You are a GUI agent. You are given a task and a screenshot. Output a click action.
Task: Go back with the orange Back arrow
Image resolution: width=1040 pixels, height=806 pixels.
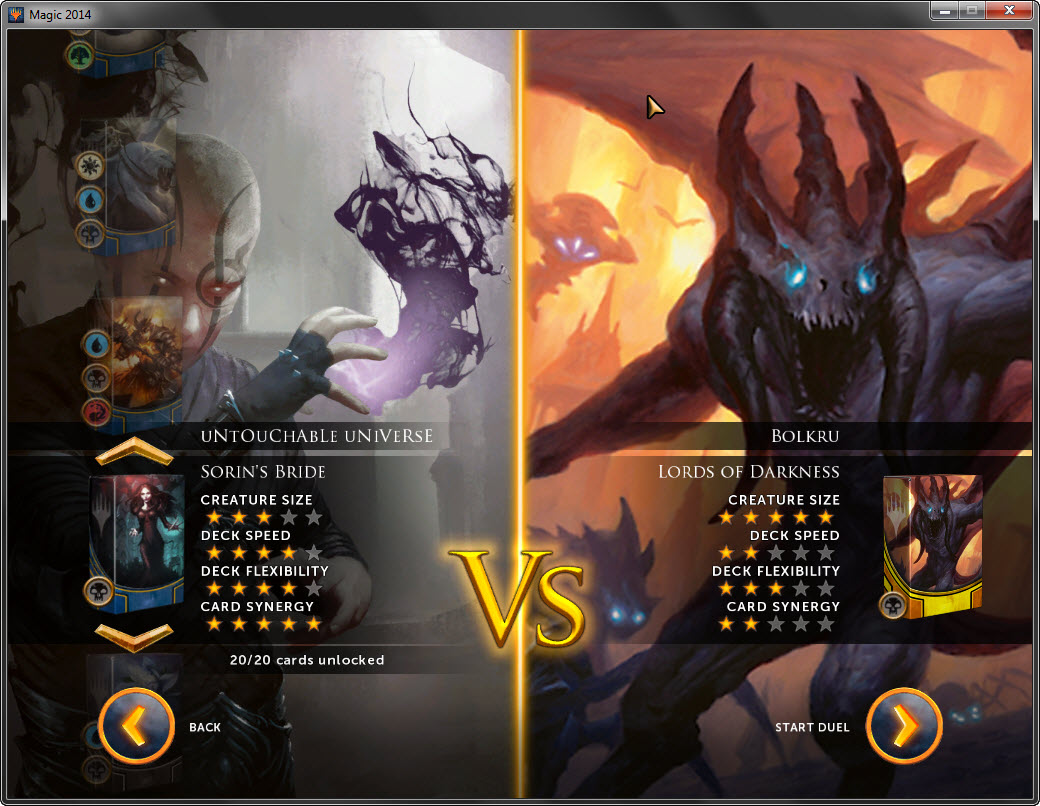pos(137,727)
